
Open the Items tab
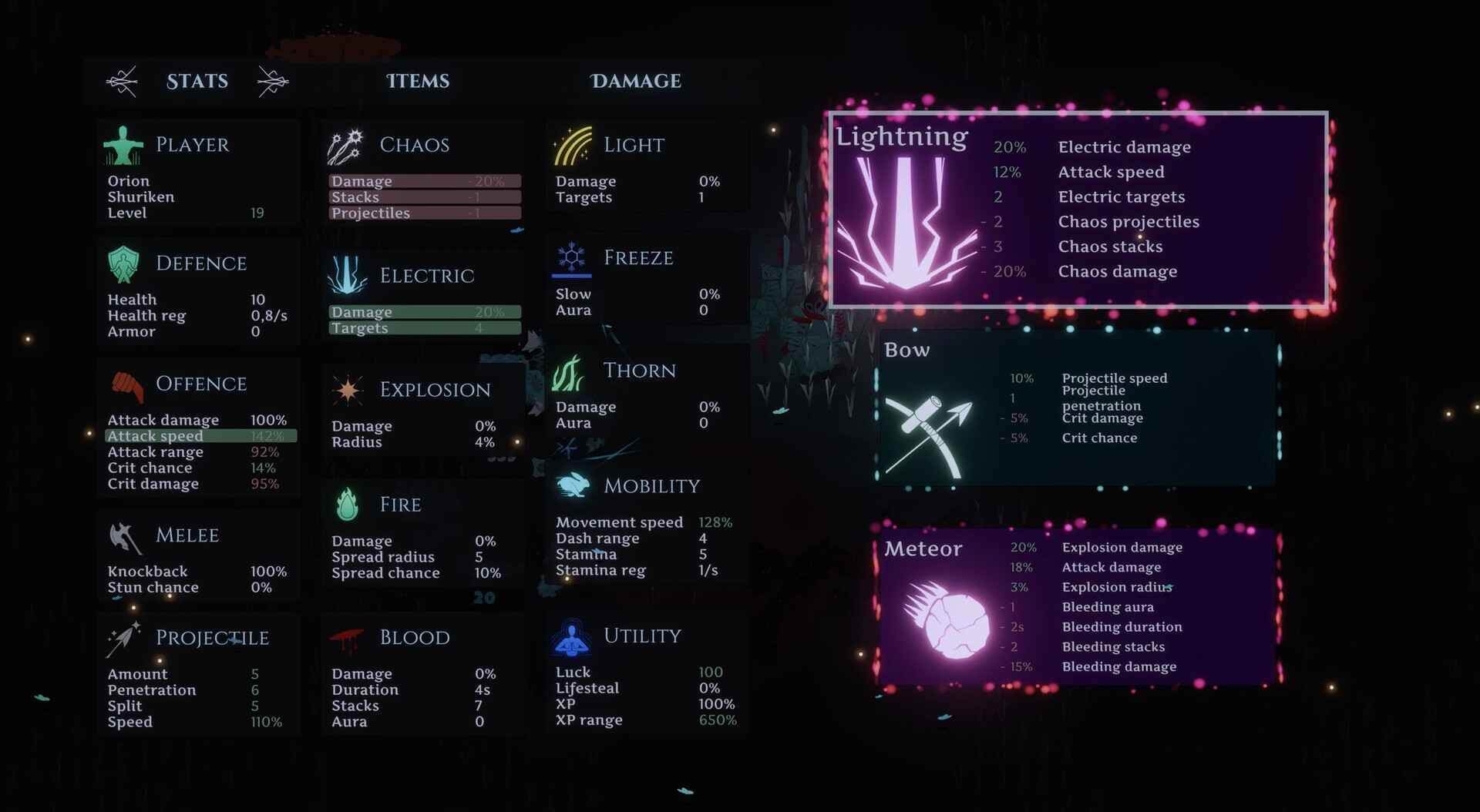(418, 81)
